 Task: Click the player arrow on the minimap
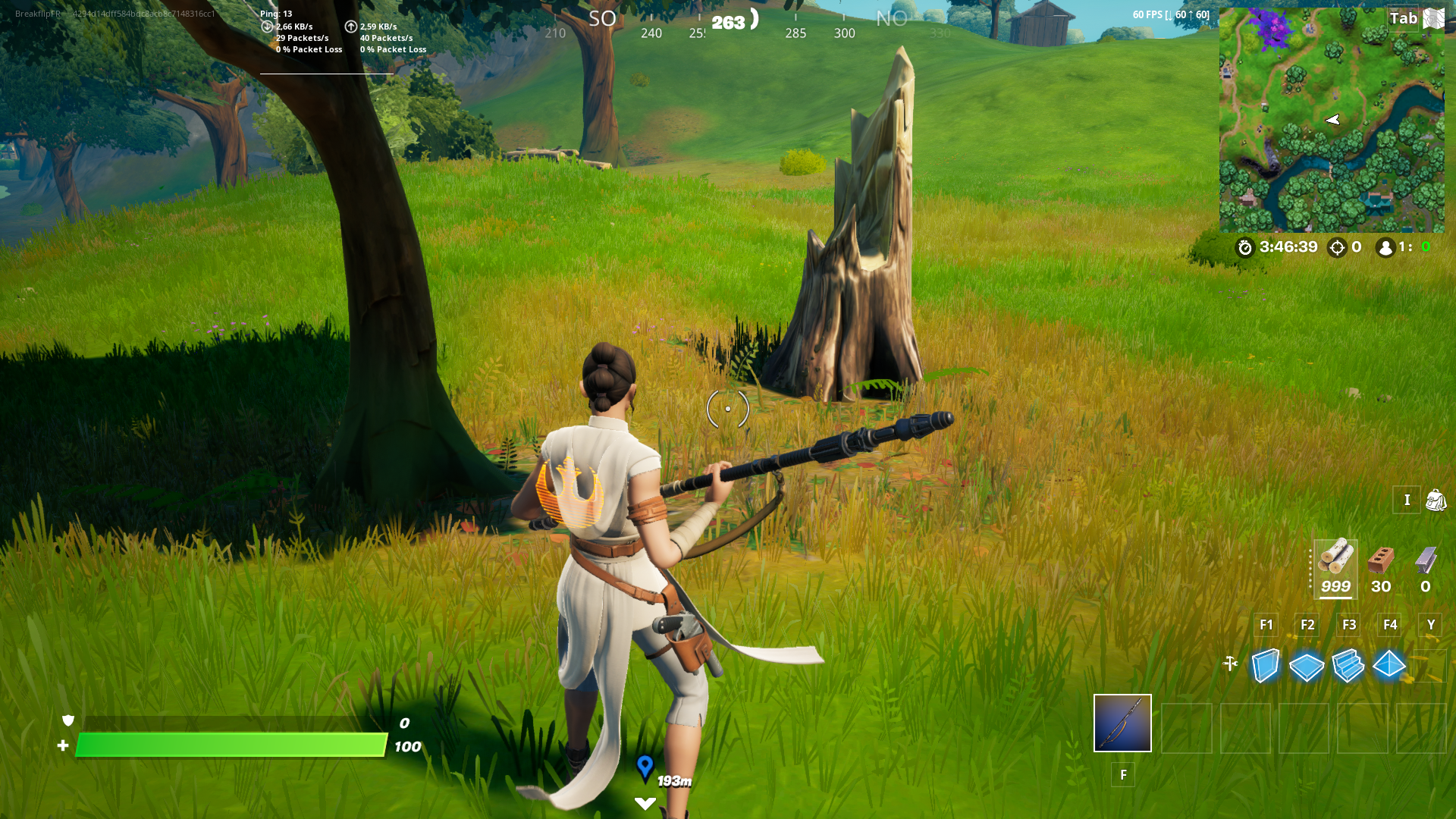pyautogui.click(x=1332, y=119)
